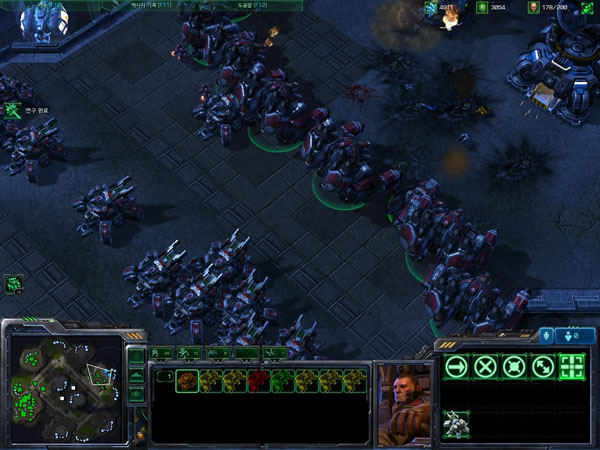
Task: Select control group 1 tab
Action: tap(162, 352)
